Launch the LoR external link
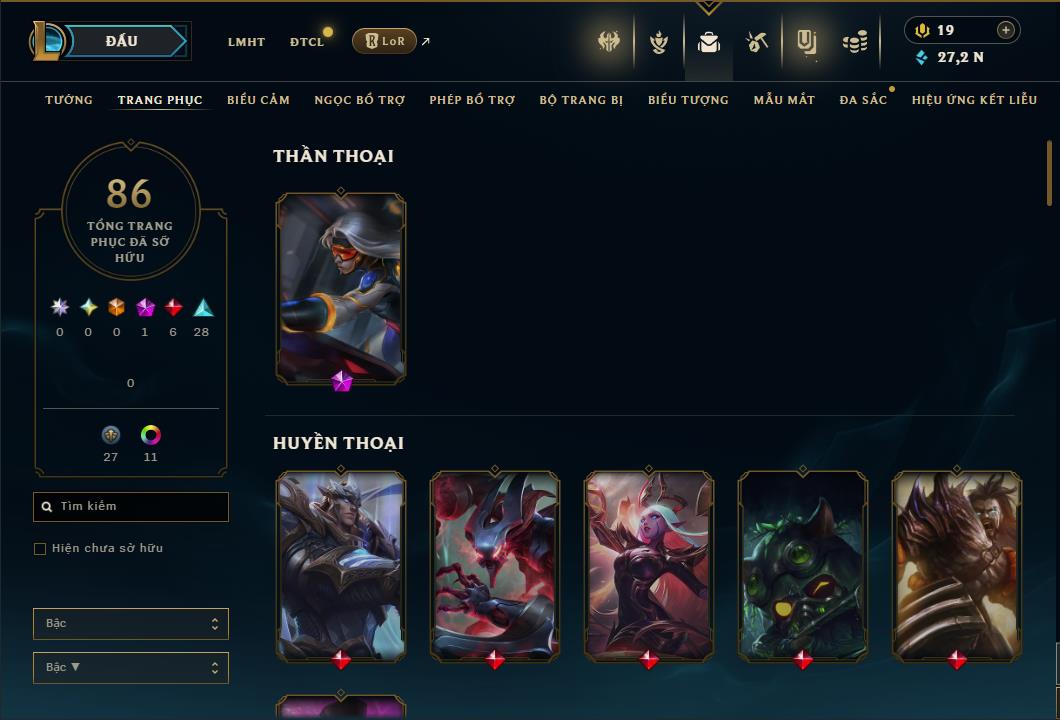 pos(385,41)
